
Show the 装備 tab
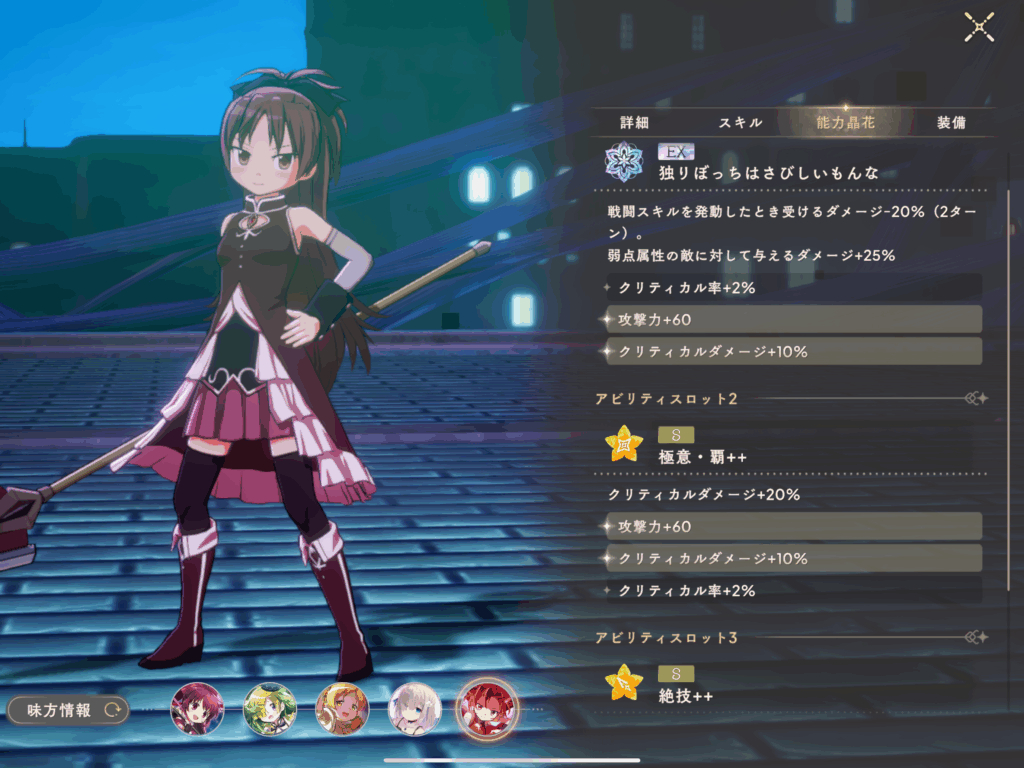coord(951,123)
